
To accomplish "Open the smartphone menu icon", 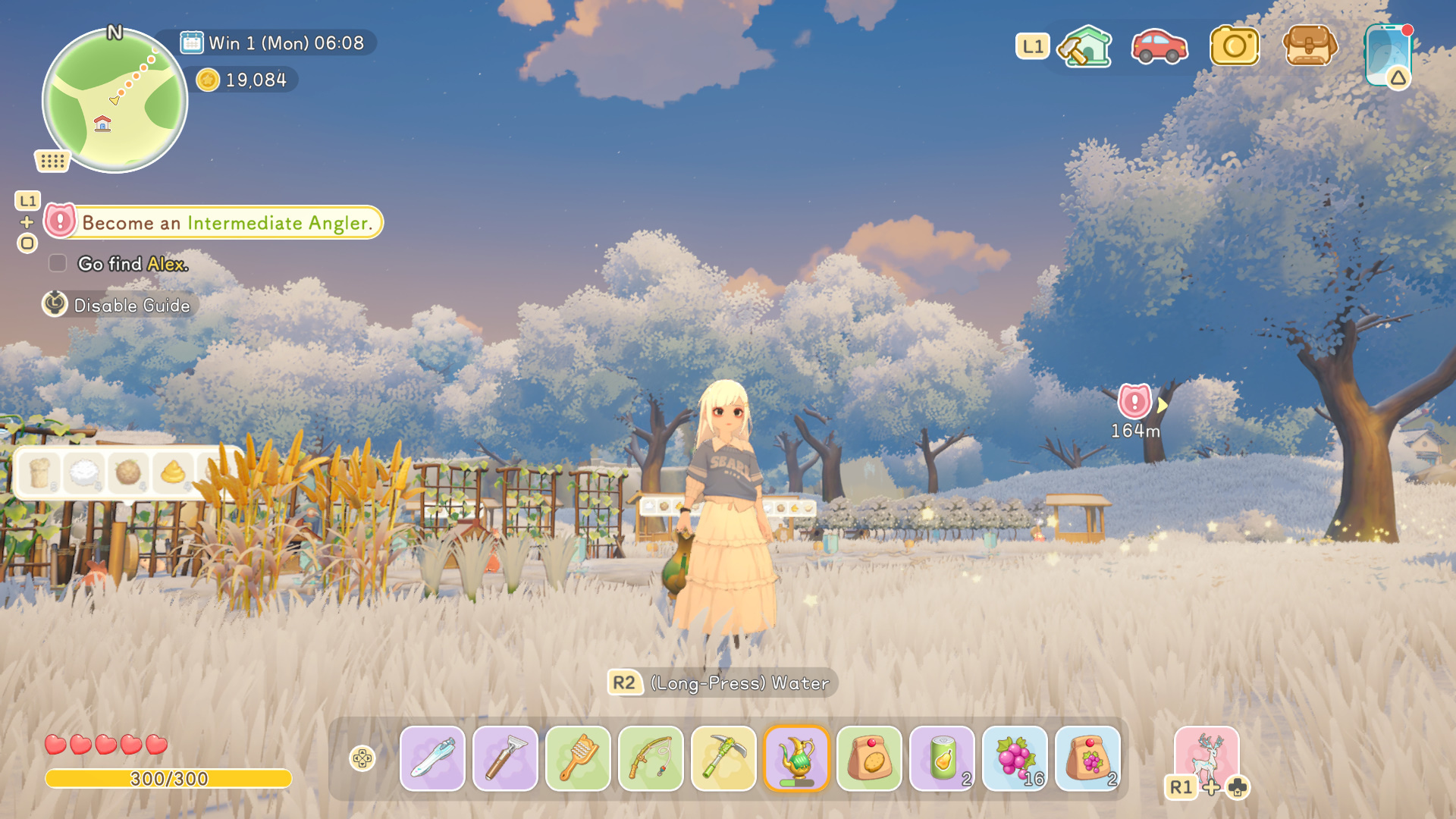I will click(1388, 55).
